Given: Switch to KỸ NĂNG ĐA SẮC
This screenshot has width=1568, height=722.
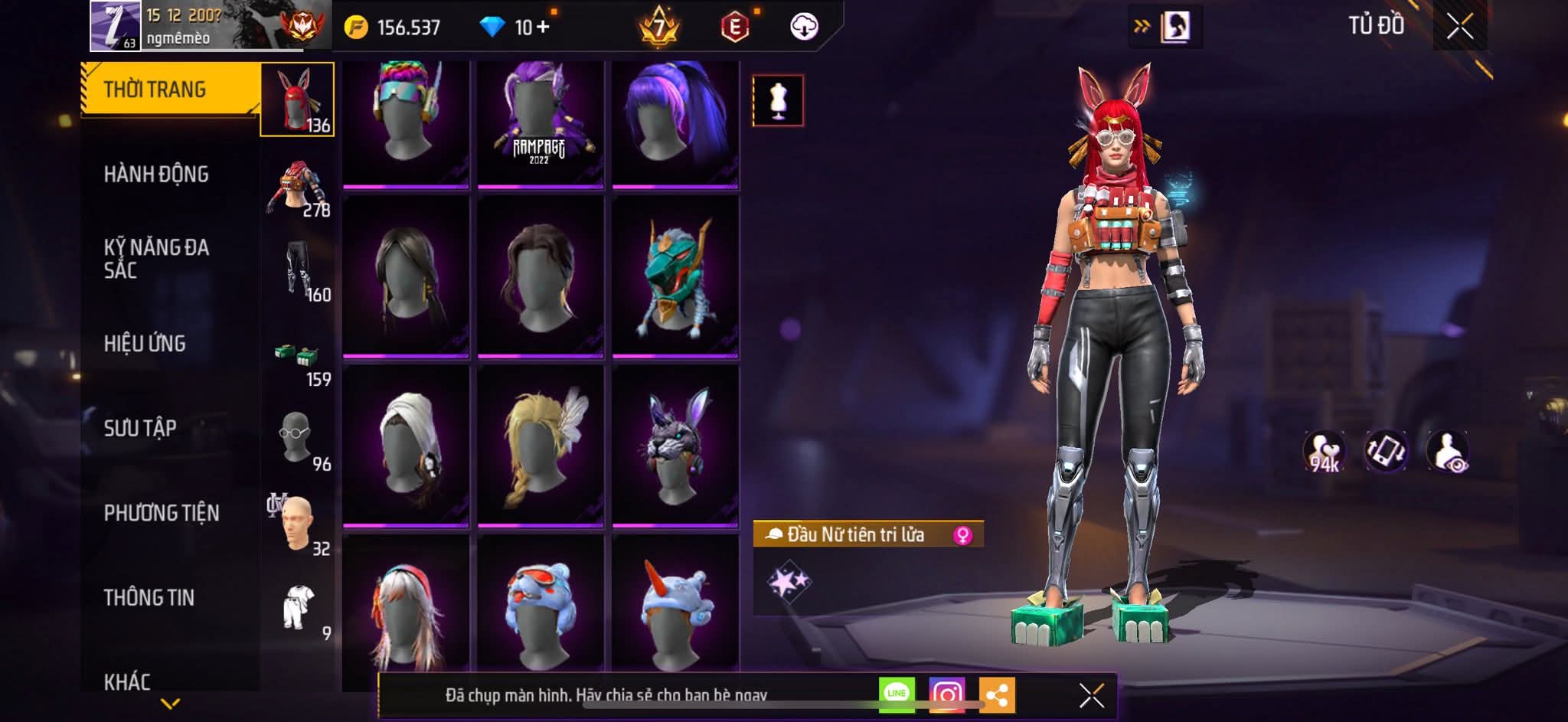Looking at the screenshot, I should (156, 259).
